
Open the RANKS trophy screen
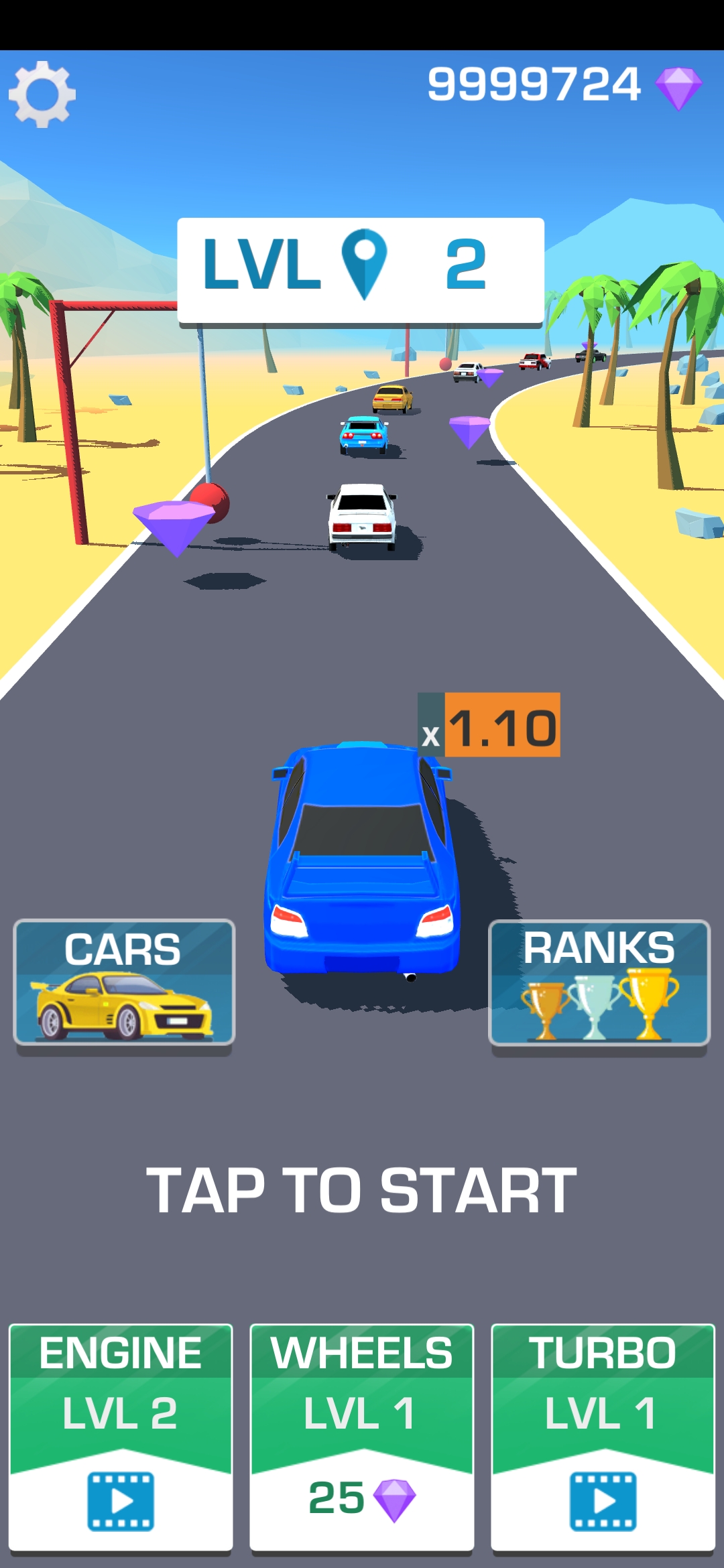click(x=599, y=982)
